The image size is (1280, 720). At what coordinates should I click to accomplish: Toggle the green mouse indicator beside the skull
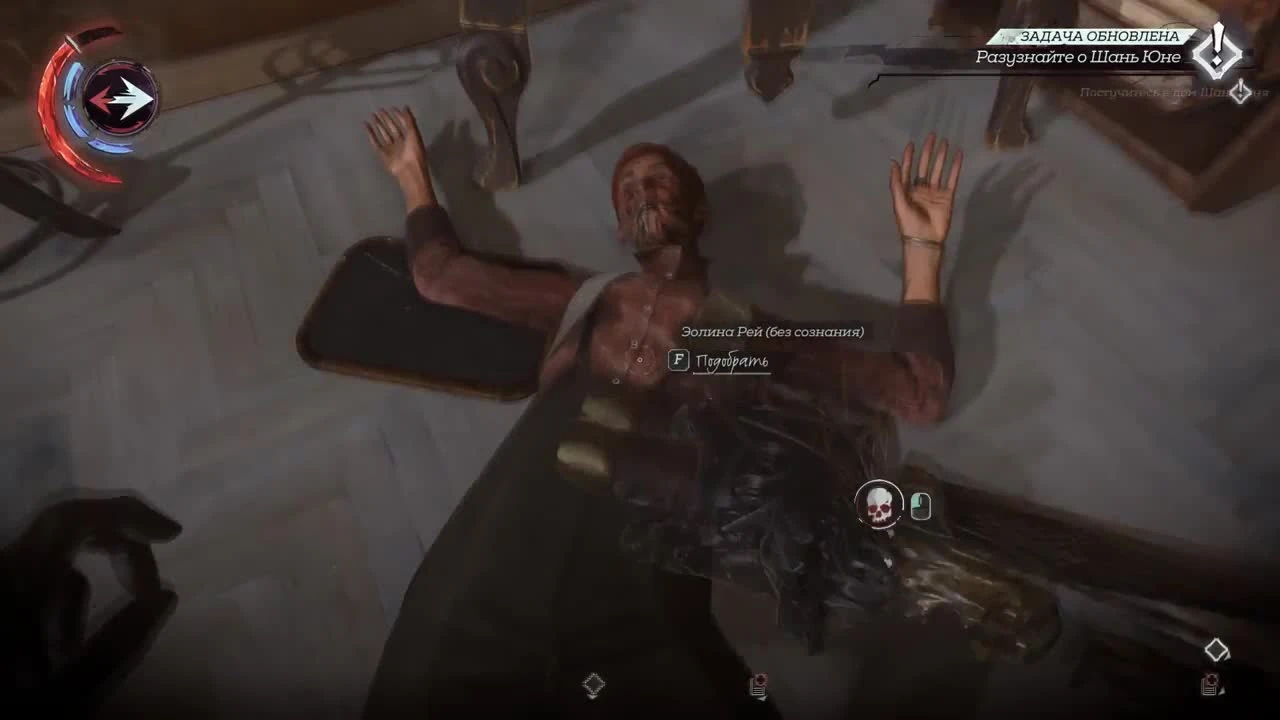(920, 505)
